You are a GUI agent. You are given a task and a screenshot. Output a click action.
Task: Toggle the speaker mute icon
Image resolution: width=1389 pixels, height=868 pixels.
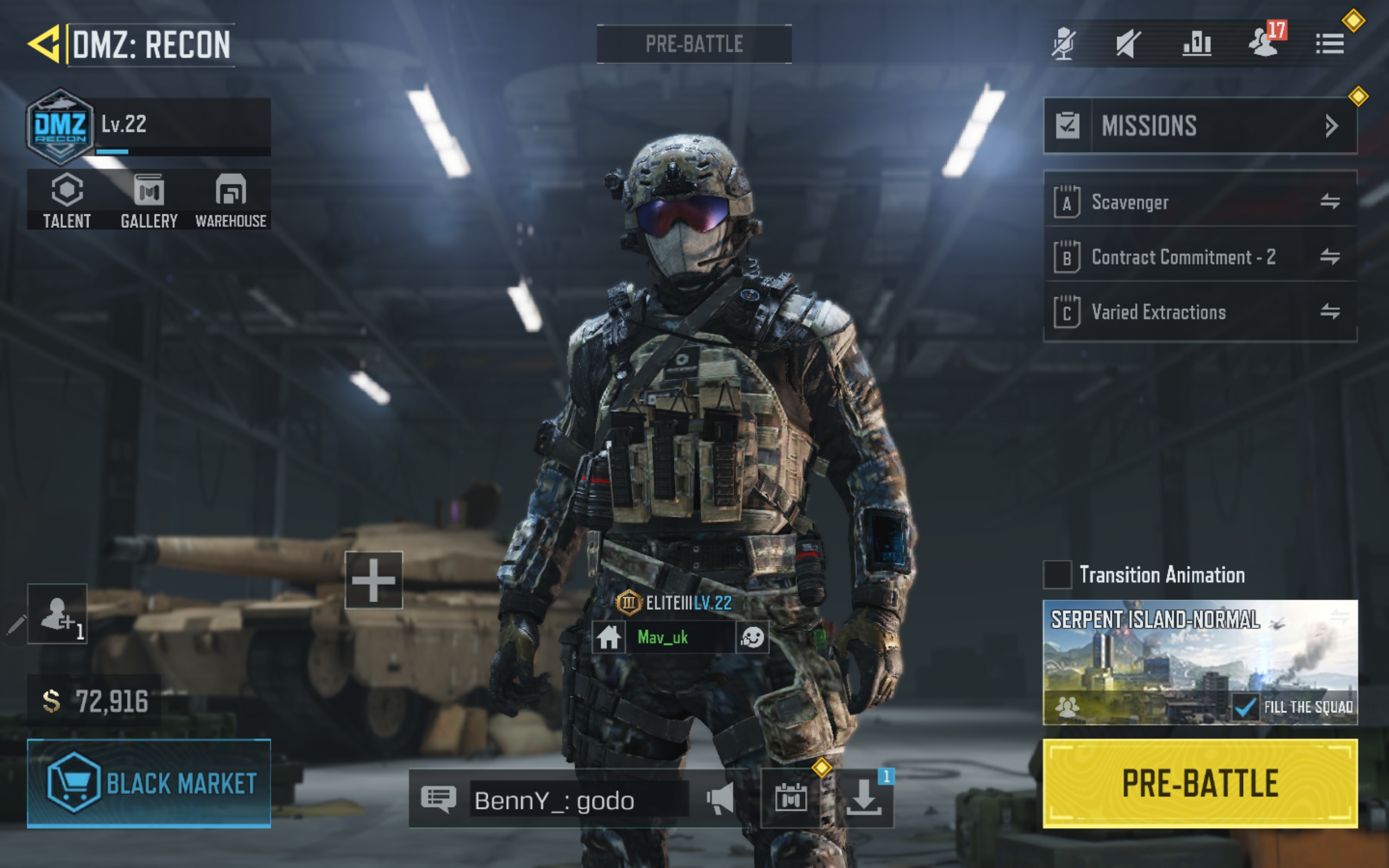[1128, 43]
